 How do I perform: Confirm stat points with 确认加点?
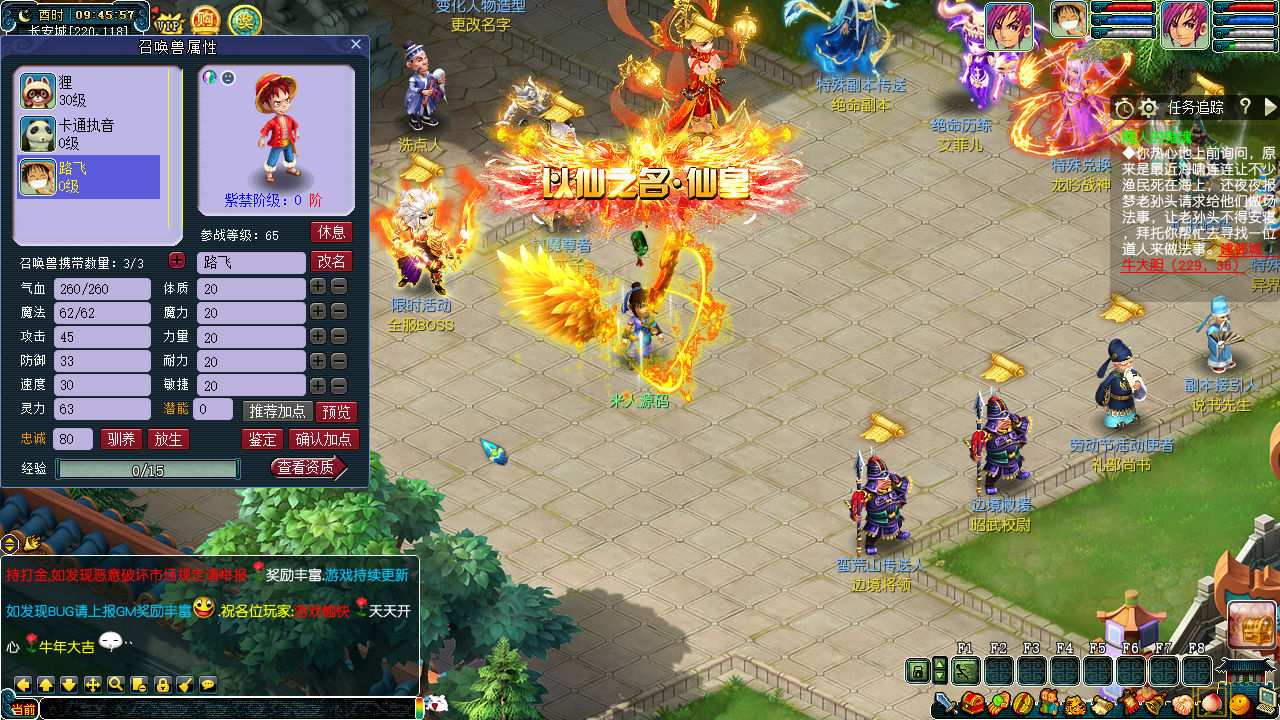(323, 439)
